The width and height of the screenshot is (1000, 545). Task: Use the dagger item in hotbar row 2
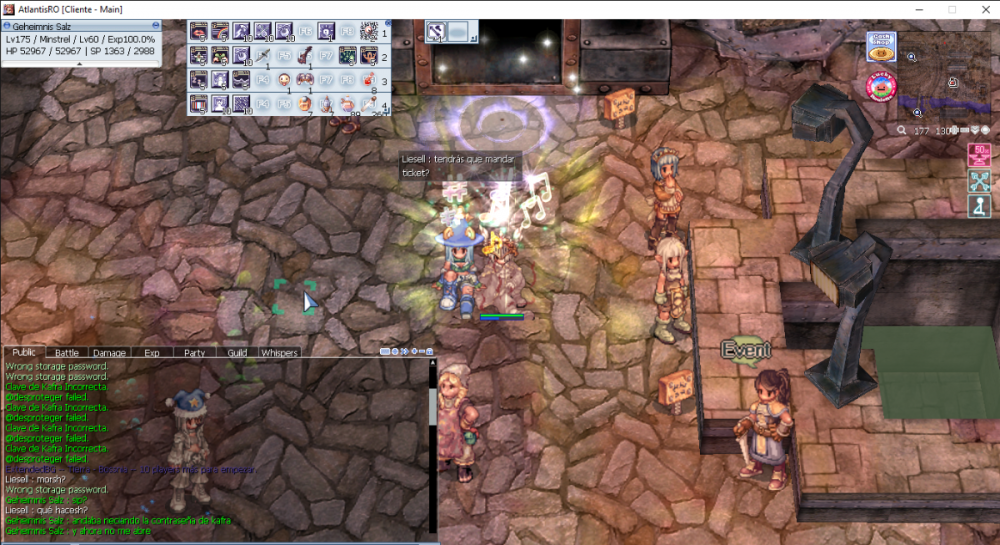click(x=262, y=54)
